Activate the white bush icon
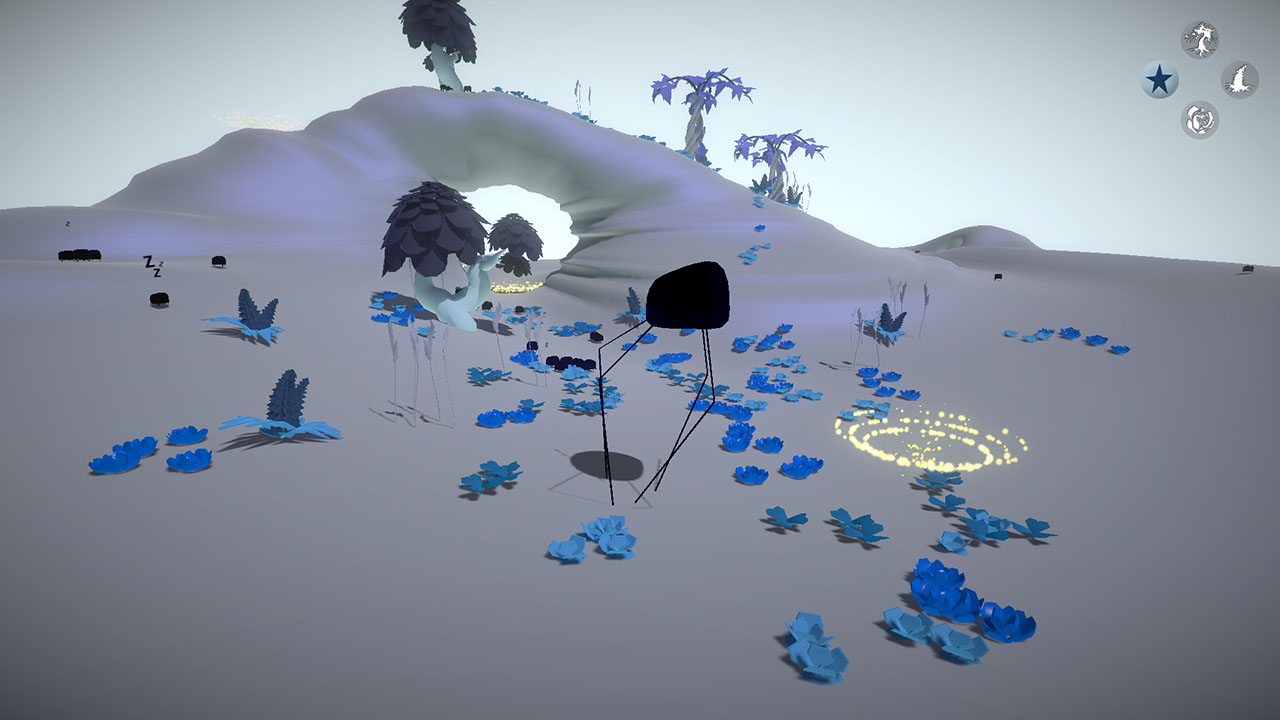 pos(1240,80)
